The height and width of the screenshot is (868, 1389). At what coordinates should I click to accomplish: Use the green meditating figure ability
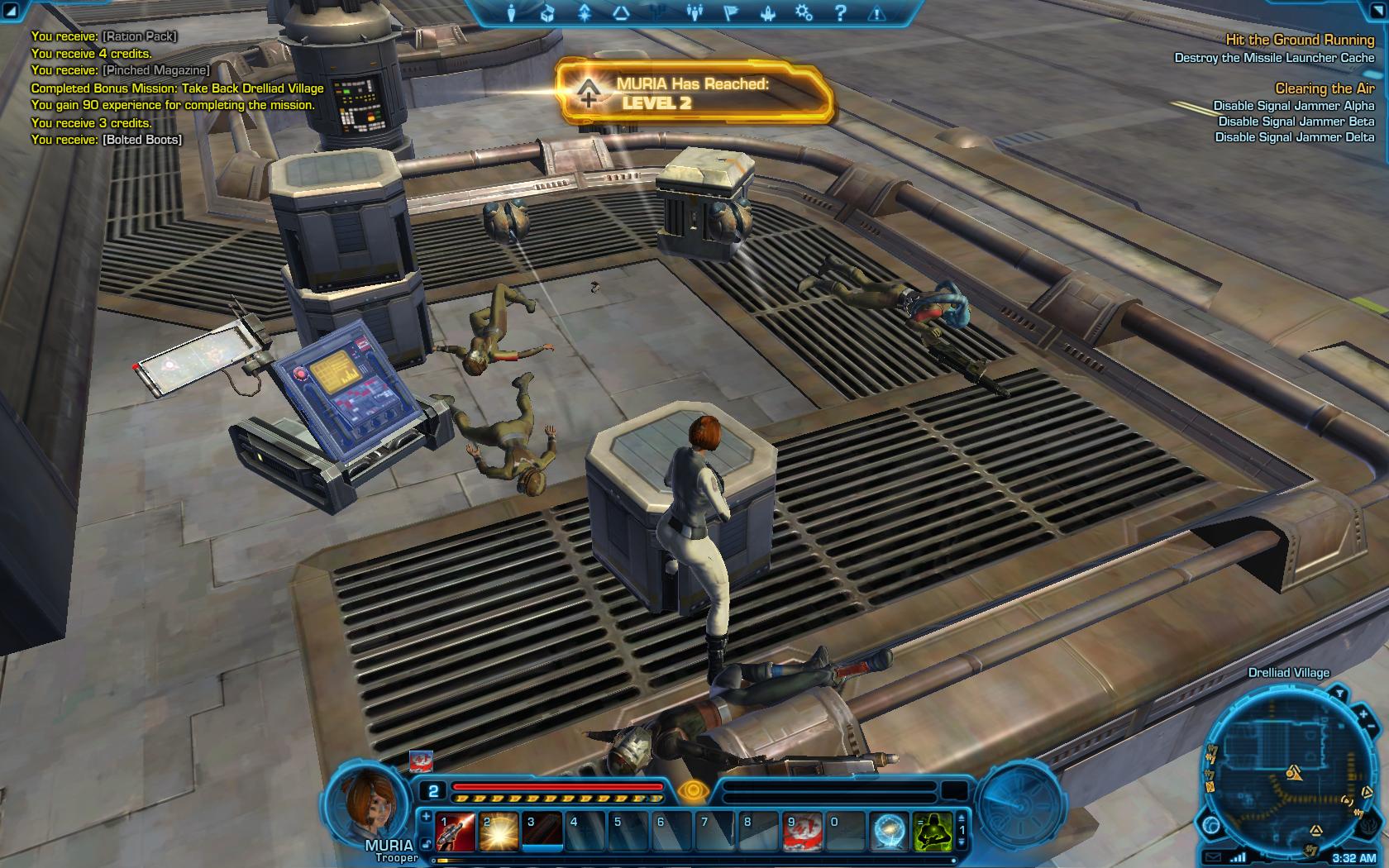pyautogui.click(x=932, y=832)
